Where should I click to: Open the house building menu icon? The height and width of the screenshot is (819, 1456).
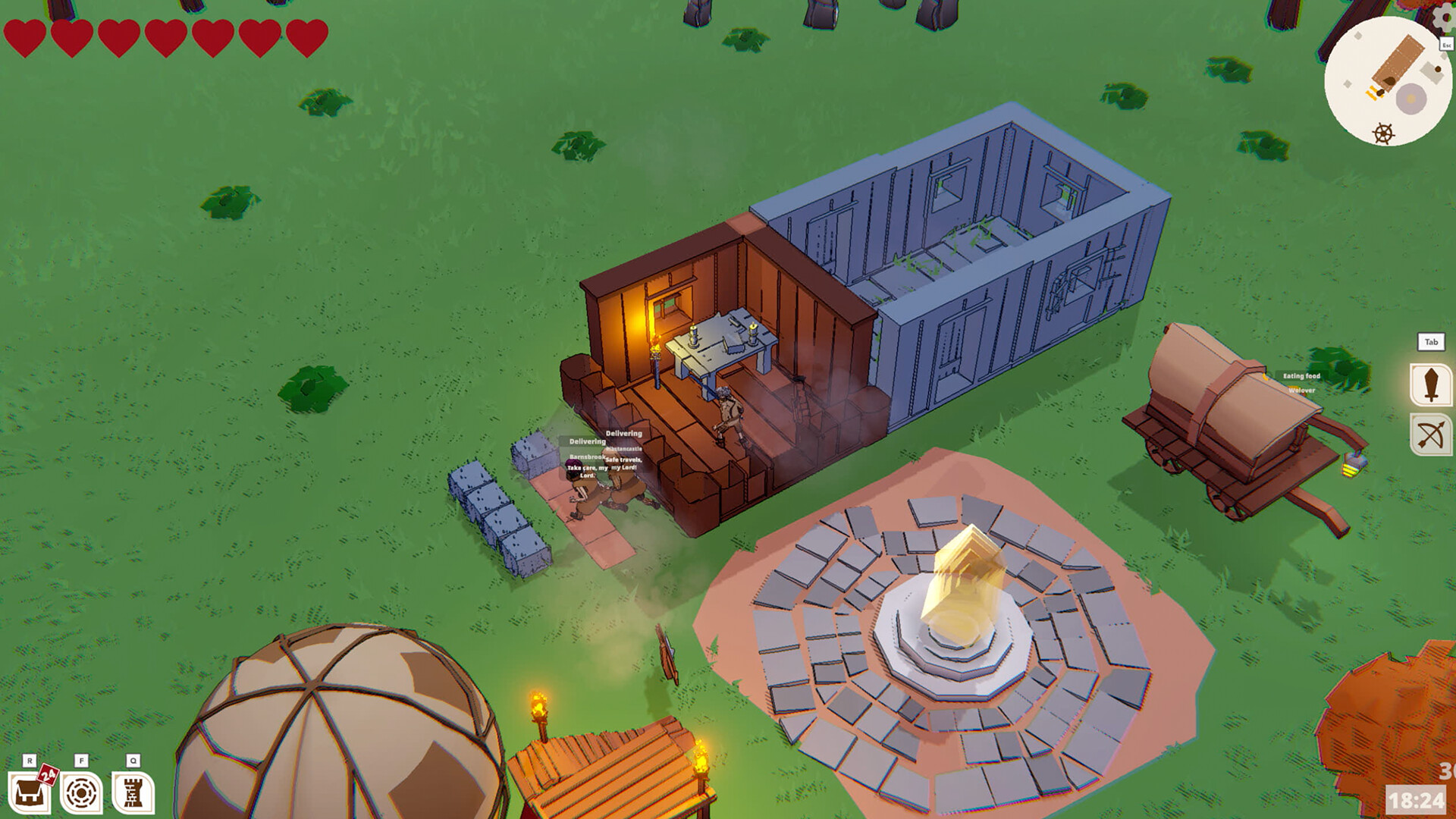tap(29, 793)
